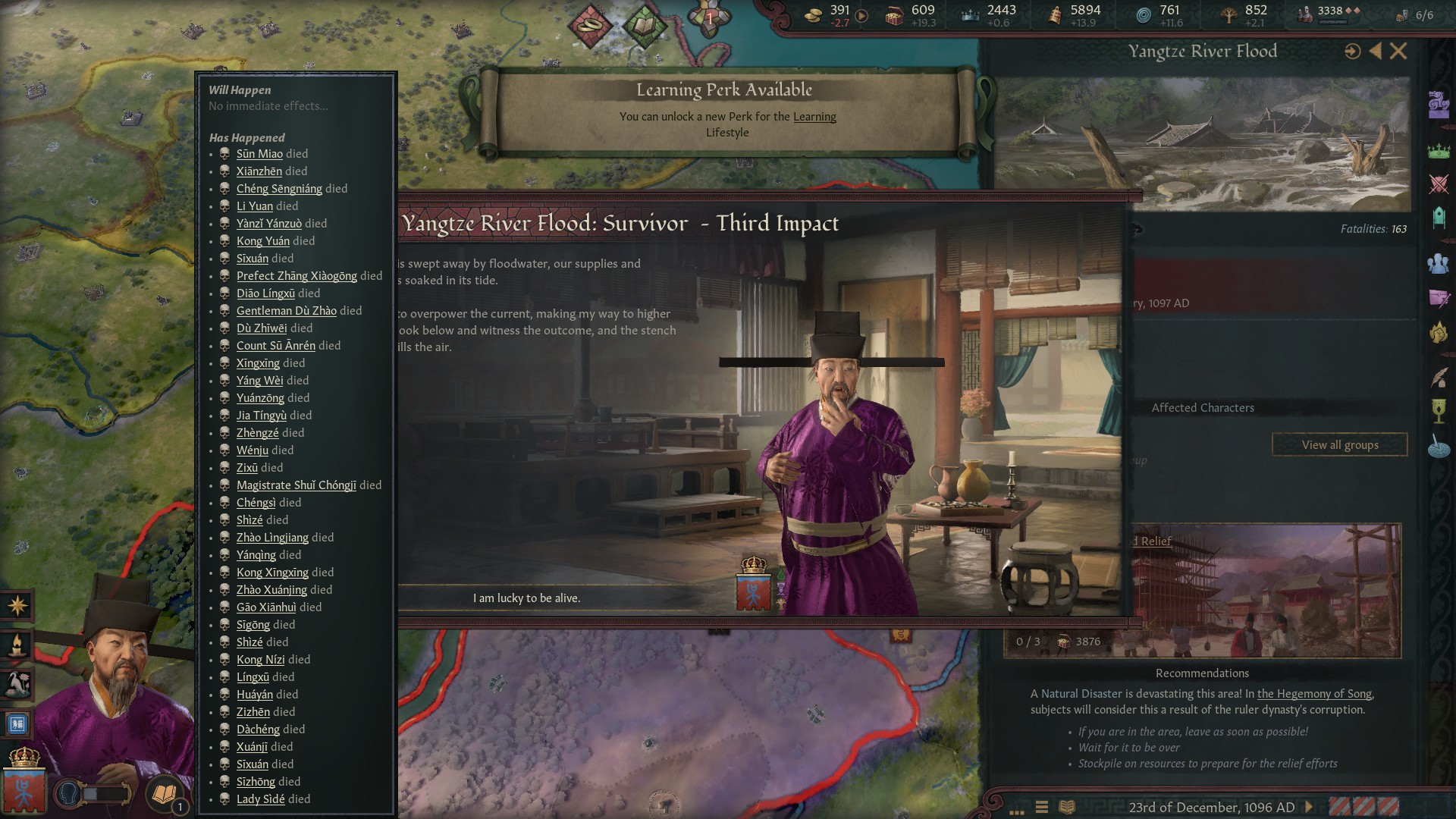The height and width of the screenshot is (819, 1456).
Task: Select Sūn Miao in the death list
Action: pyautogui.click(x=259, y=154)
